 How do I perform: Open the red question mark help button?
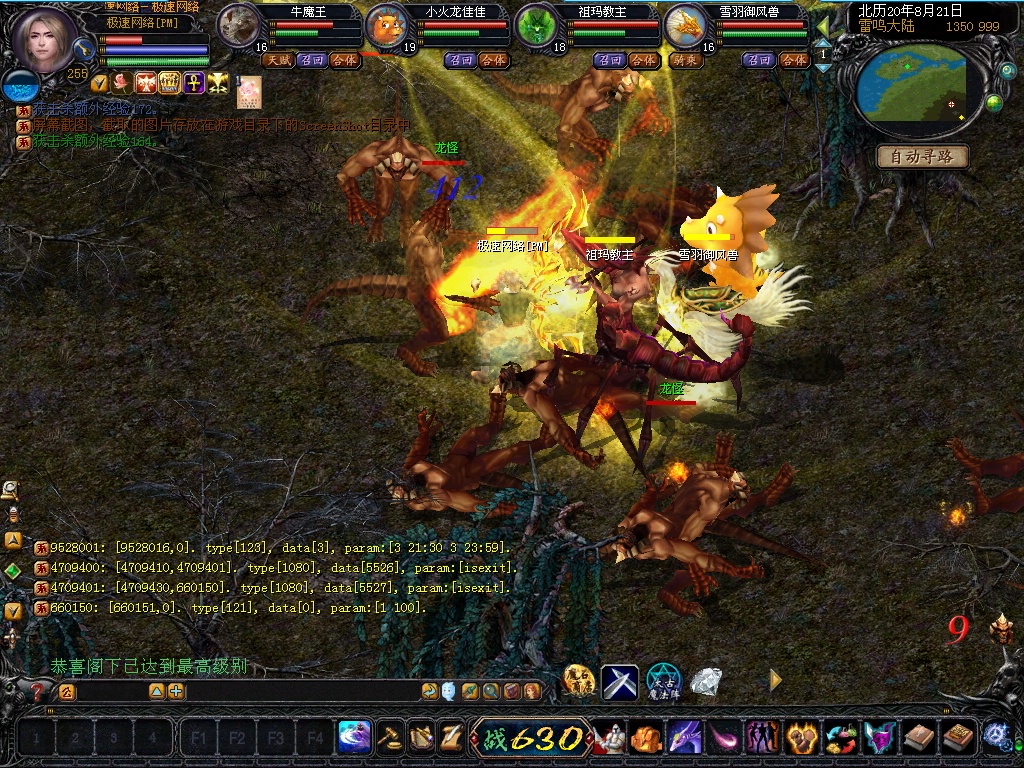38,691
